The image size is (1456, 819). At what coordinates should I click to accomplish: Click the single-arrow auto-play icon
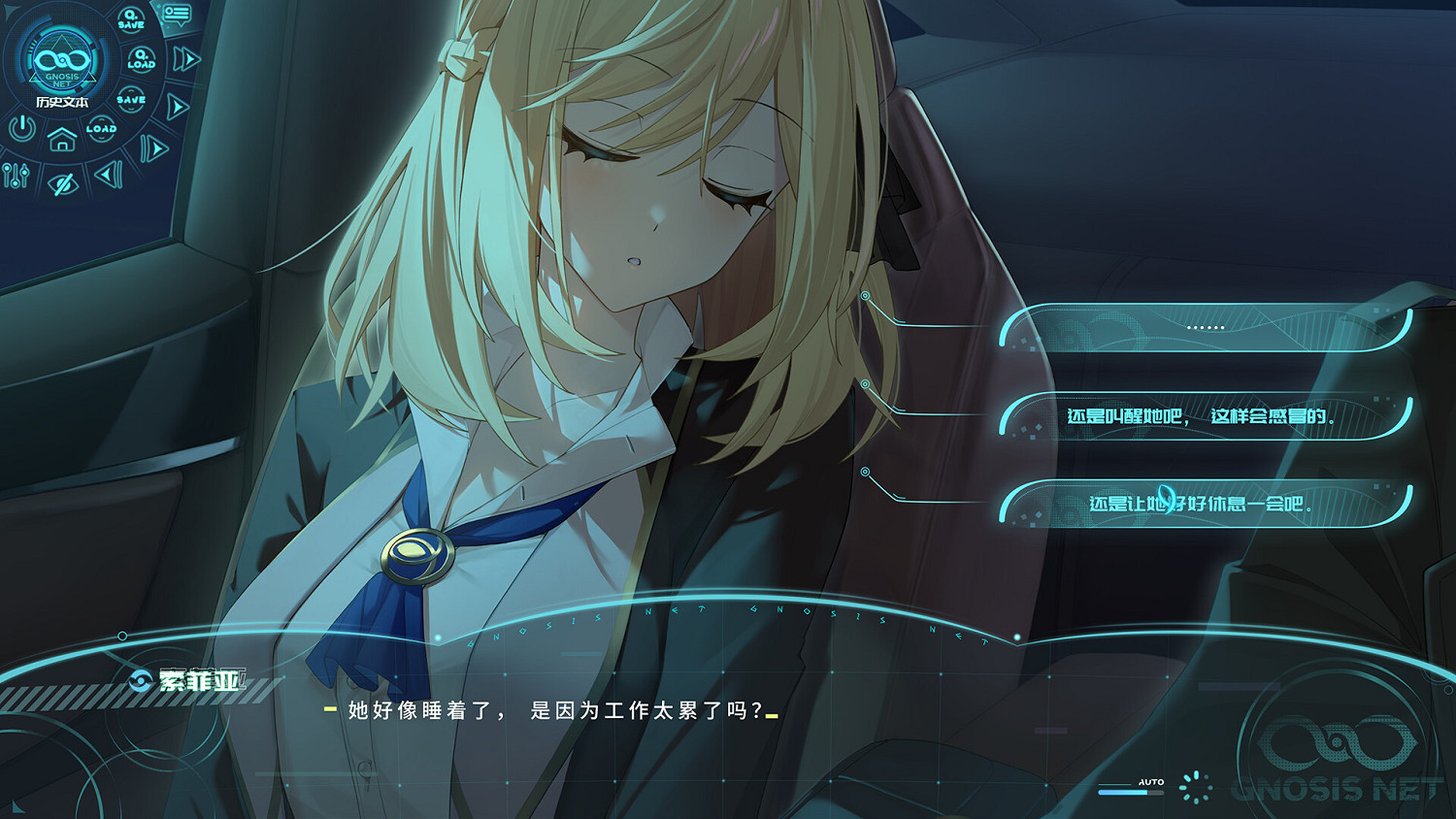177,105
